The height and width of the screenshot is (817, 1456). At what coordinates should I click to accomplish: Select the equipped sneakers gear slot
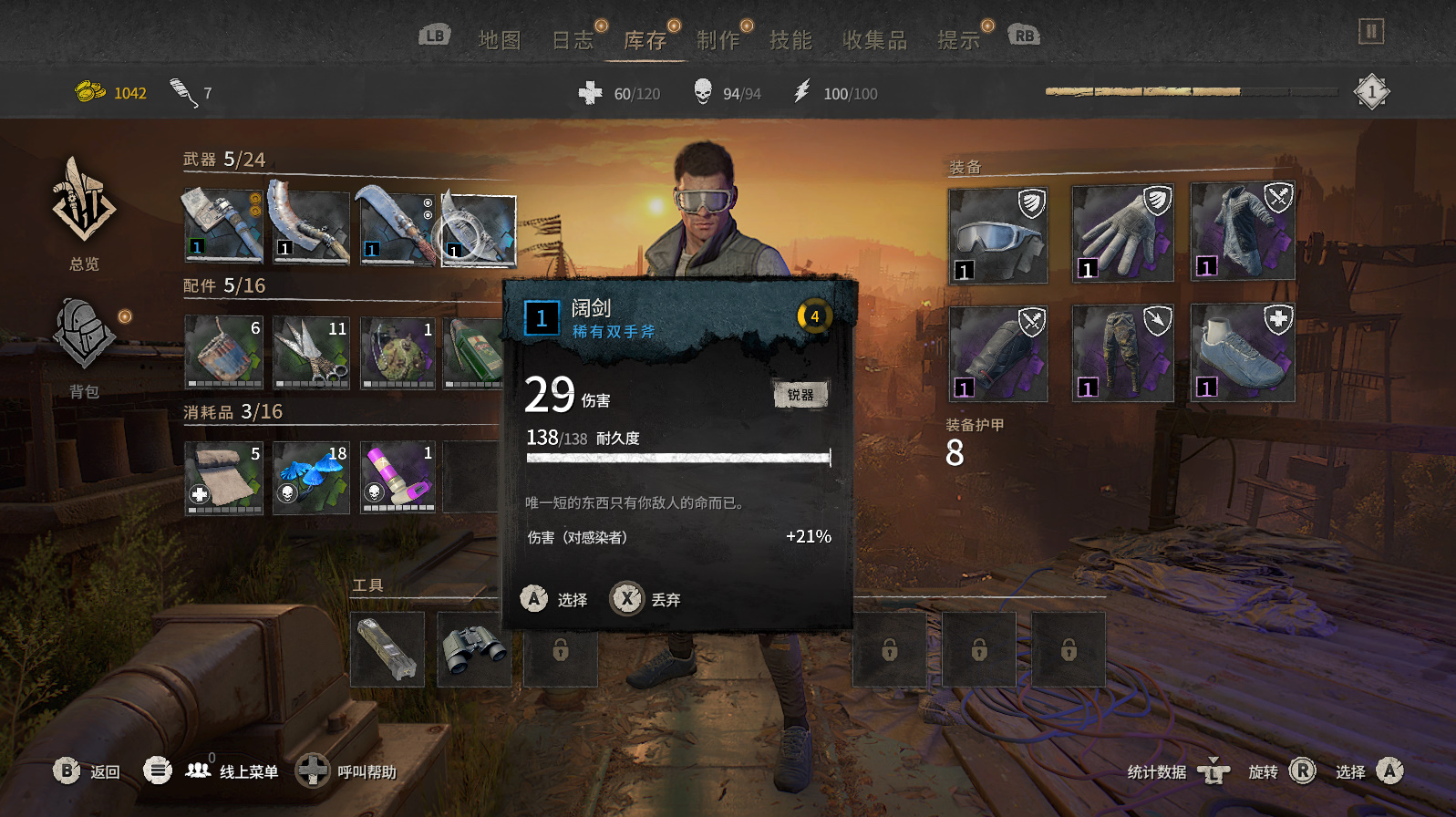[1243, 353]
